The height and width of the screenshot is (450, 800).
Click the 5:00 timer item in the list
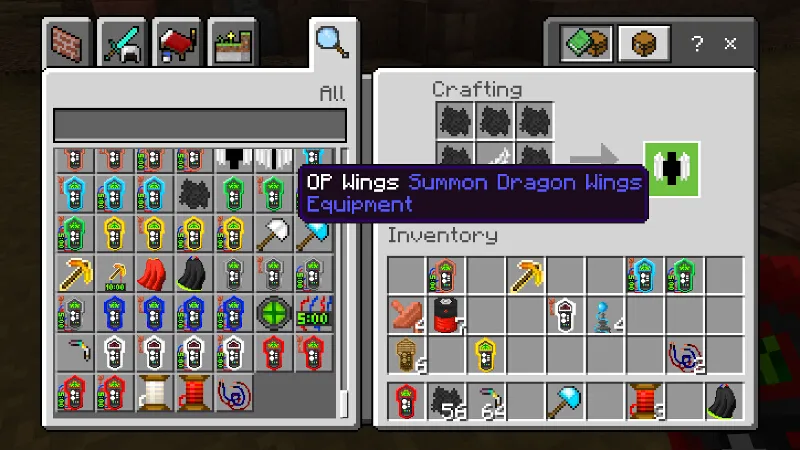coord(312,312)
